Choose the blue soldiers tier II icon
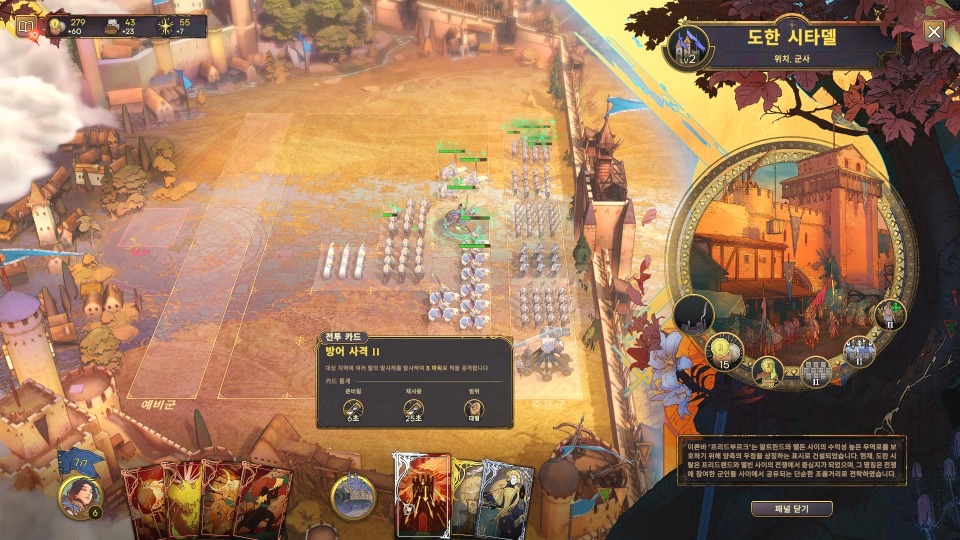Image resolution: width=960 pixels, height=540 pixels. pos(858,352)
